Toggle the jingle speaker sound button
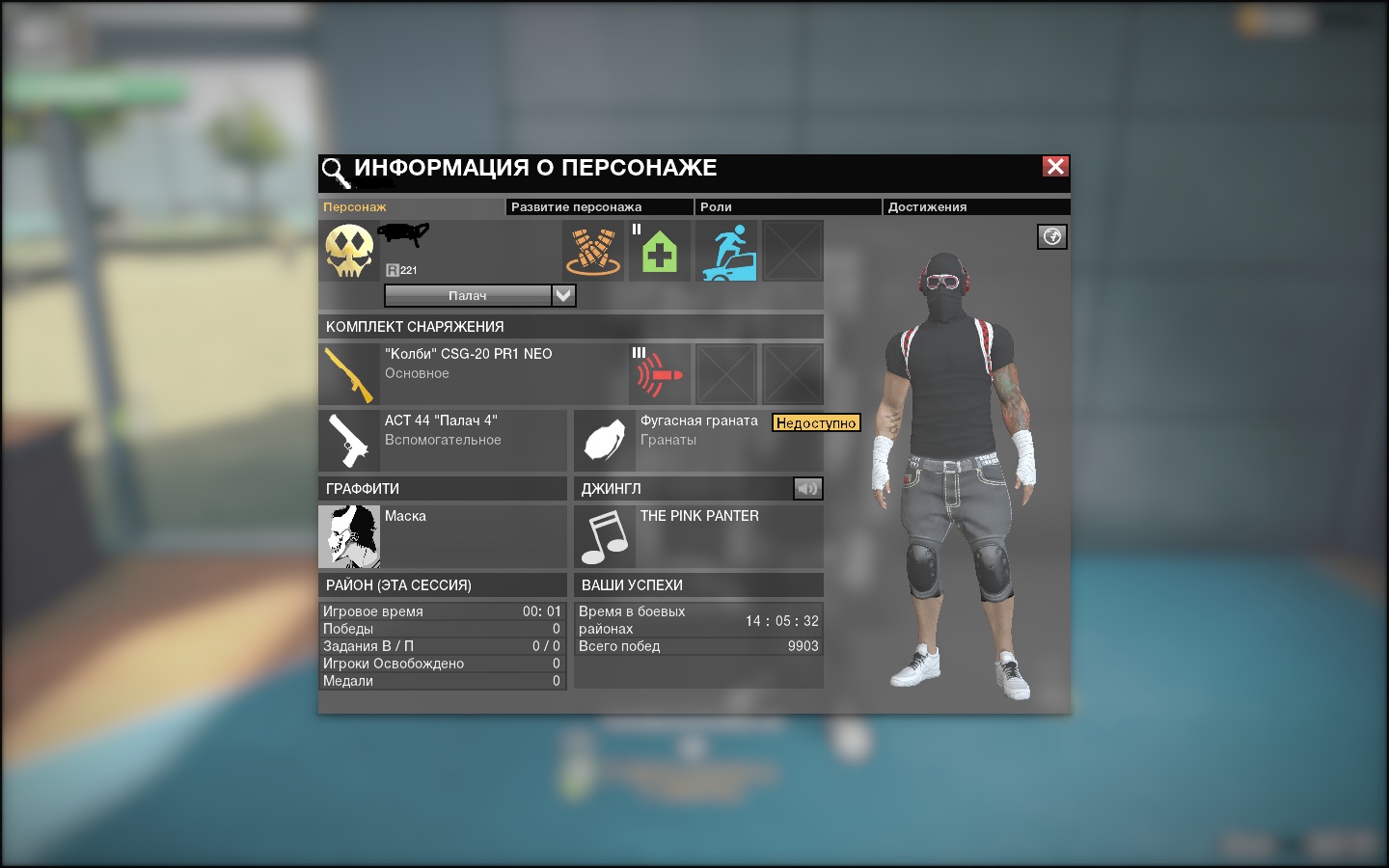The height and width of the screenshot is (868, 1389). pyautogui.click(x=807, y=489)
